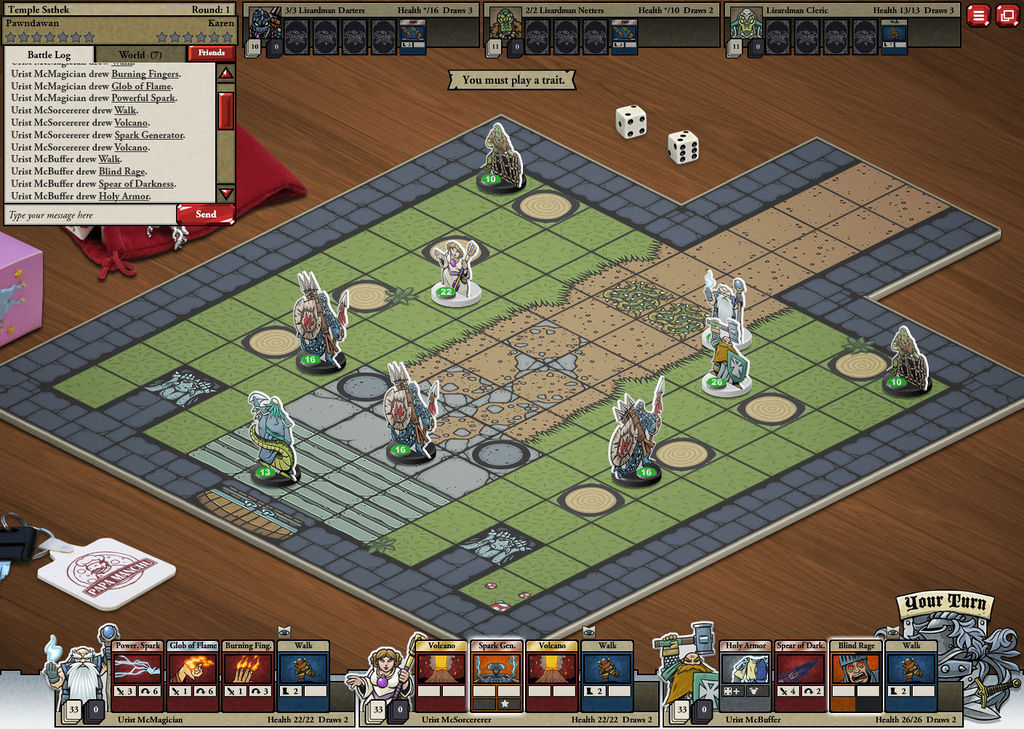Viewport: 1024px width, 729px height.
Task: Play the Powerful Spark card
Action: [137, 675]
